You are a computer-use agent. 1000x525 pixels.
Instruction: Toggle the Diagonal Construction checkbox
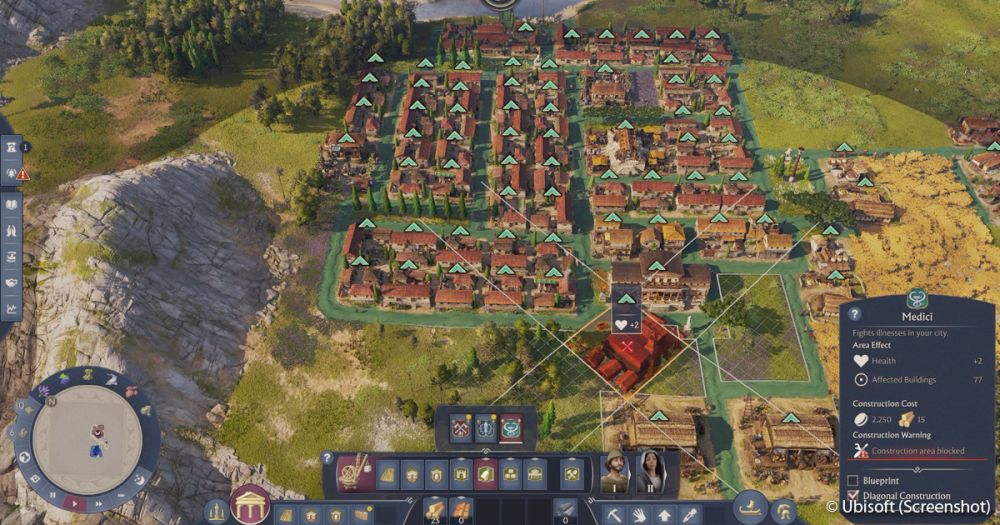[x=853, y=496]
